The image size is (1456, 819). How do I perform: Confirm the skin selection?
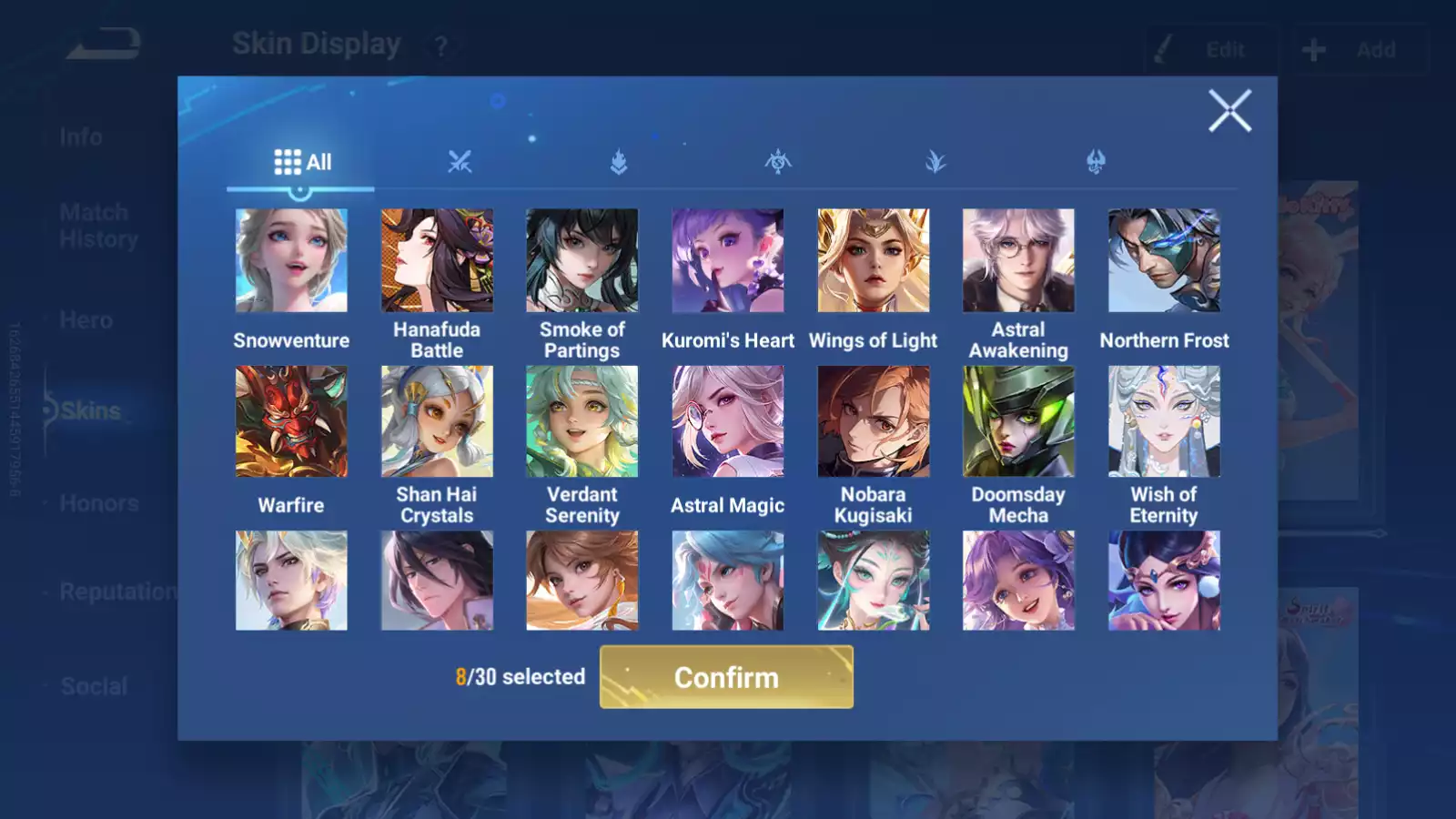click(x=726, y=677)
